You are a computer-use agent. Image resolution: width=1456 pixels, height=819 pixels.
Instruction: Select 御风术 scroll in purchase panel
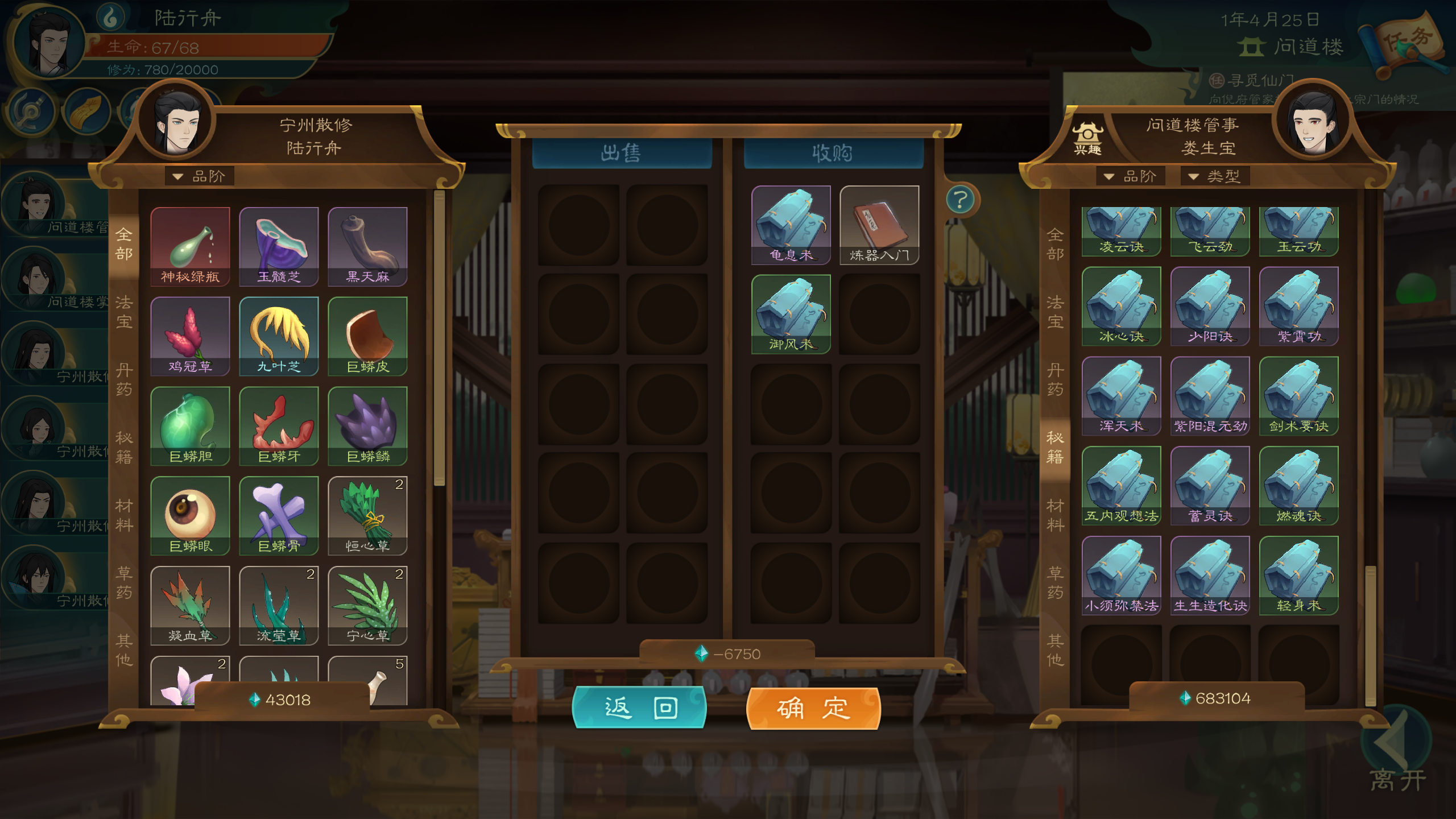[x=791, y=314]
